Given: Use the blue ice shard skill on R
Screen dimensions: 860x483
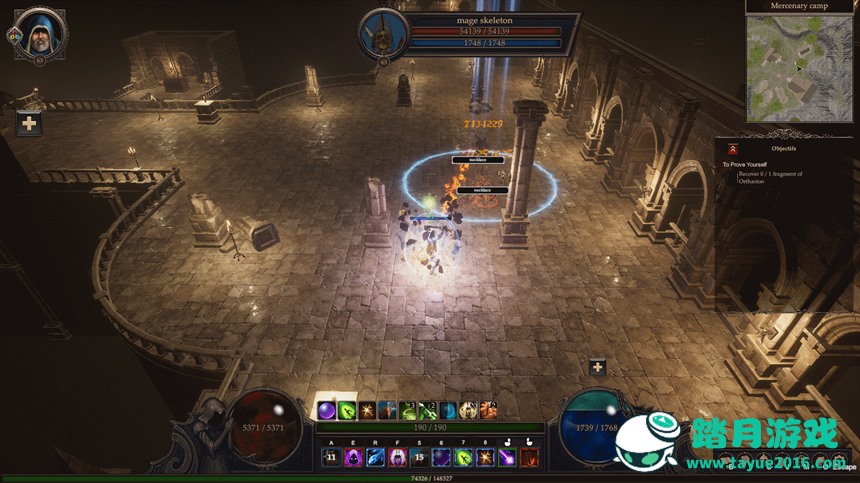Looking at the screenshot, I should click(375, 457).
